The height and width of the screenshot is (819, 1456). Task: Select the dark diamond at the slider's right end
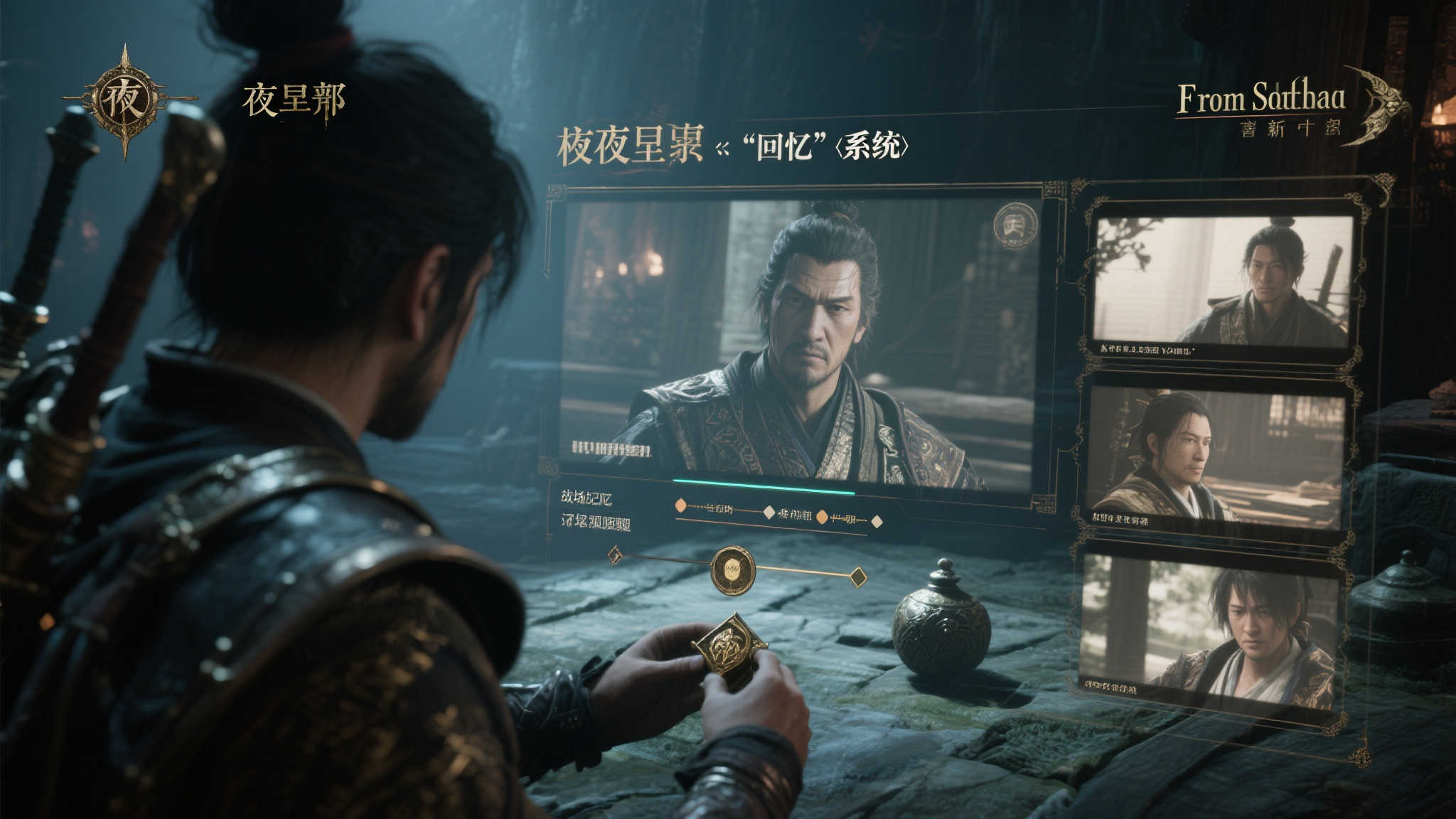click(859, 577)
